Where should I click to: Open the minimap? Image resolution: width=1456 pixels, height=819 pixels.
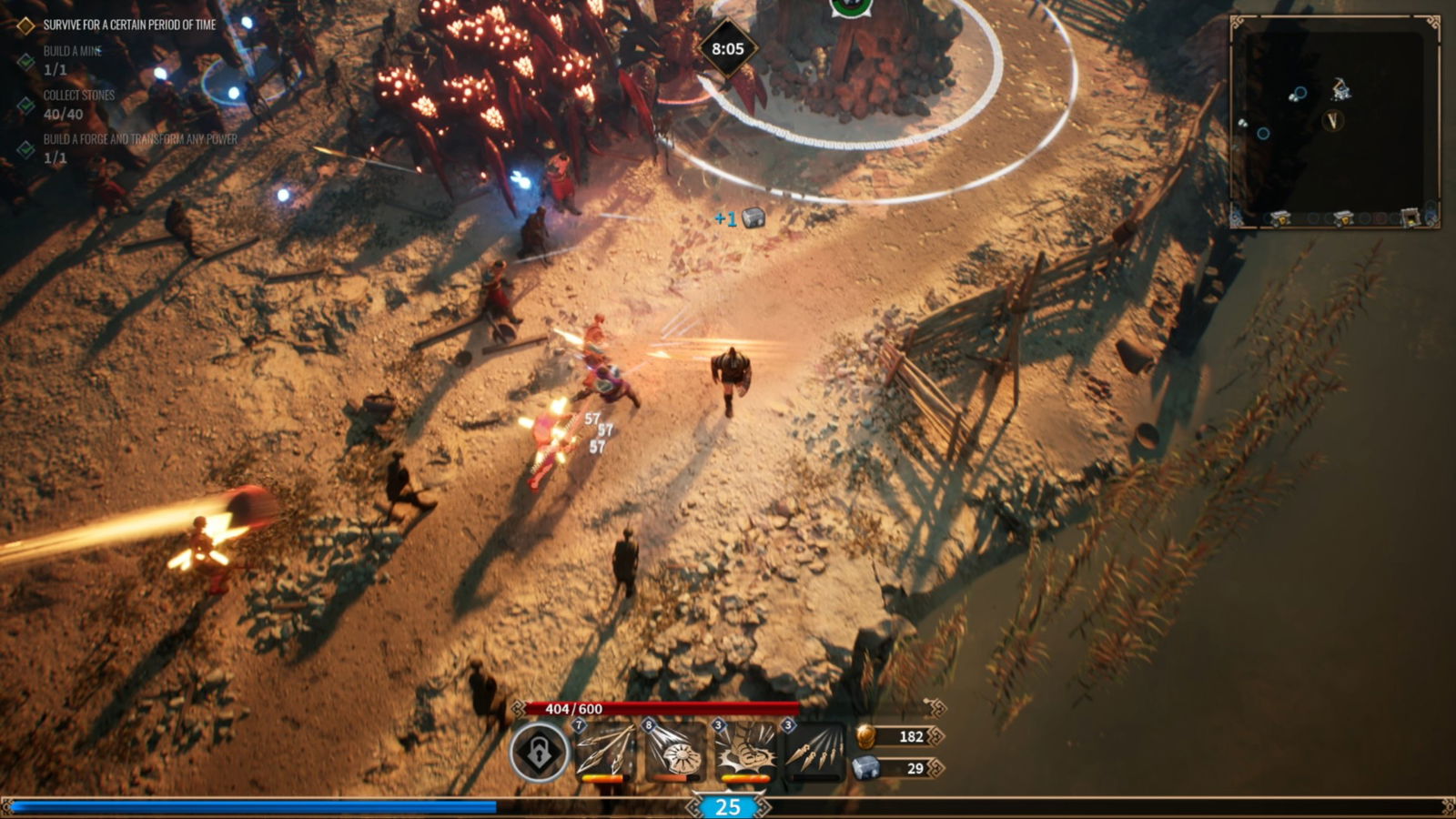click(1334, 121)
